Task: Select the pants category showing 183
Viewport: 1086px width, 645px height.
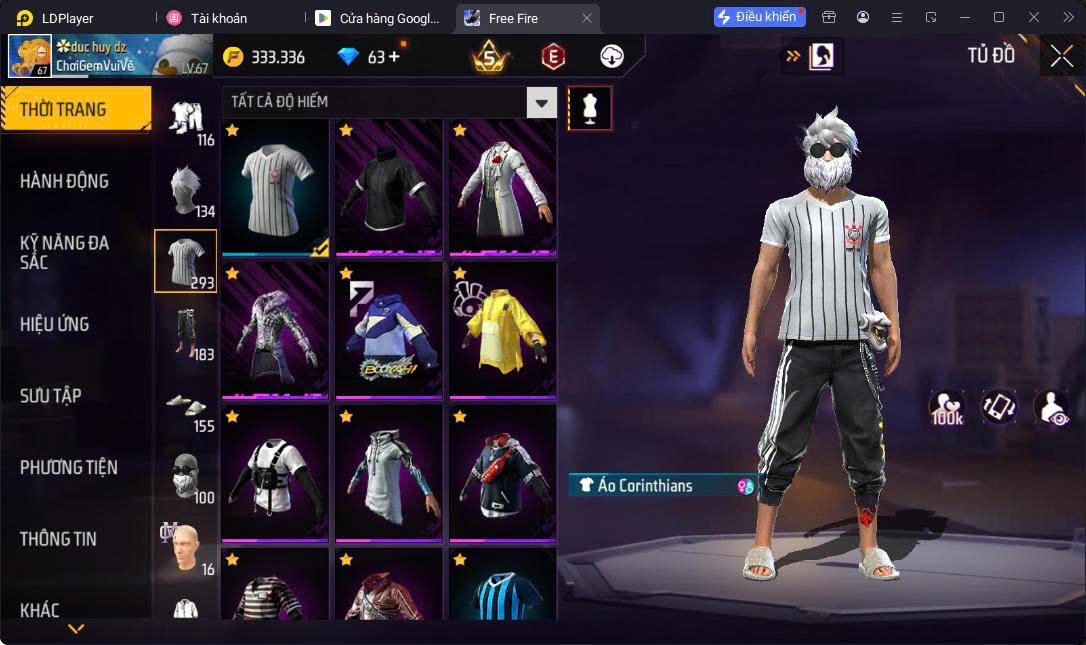Action: (x=186, y=333)
